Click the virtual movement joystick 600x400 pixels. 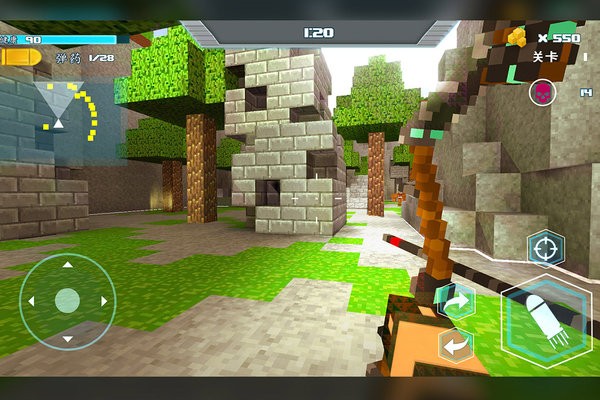click(67, 300)
